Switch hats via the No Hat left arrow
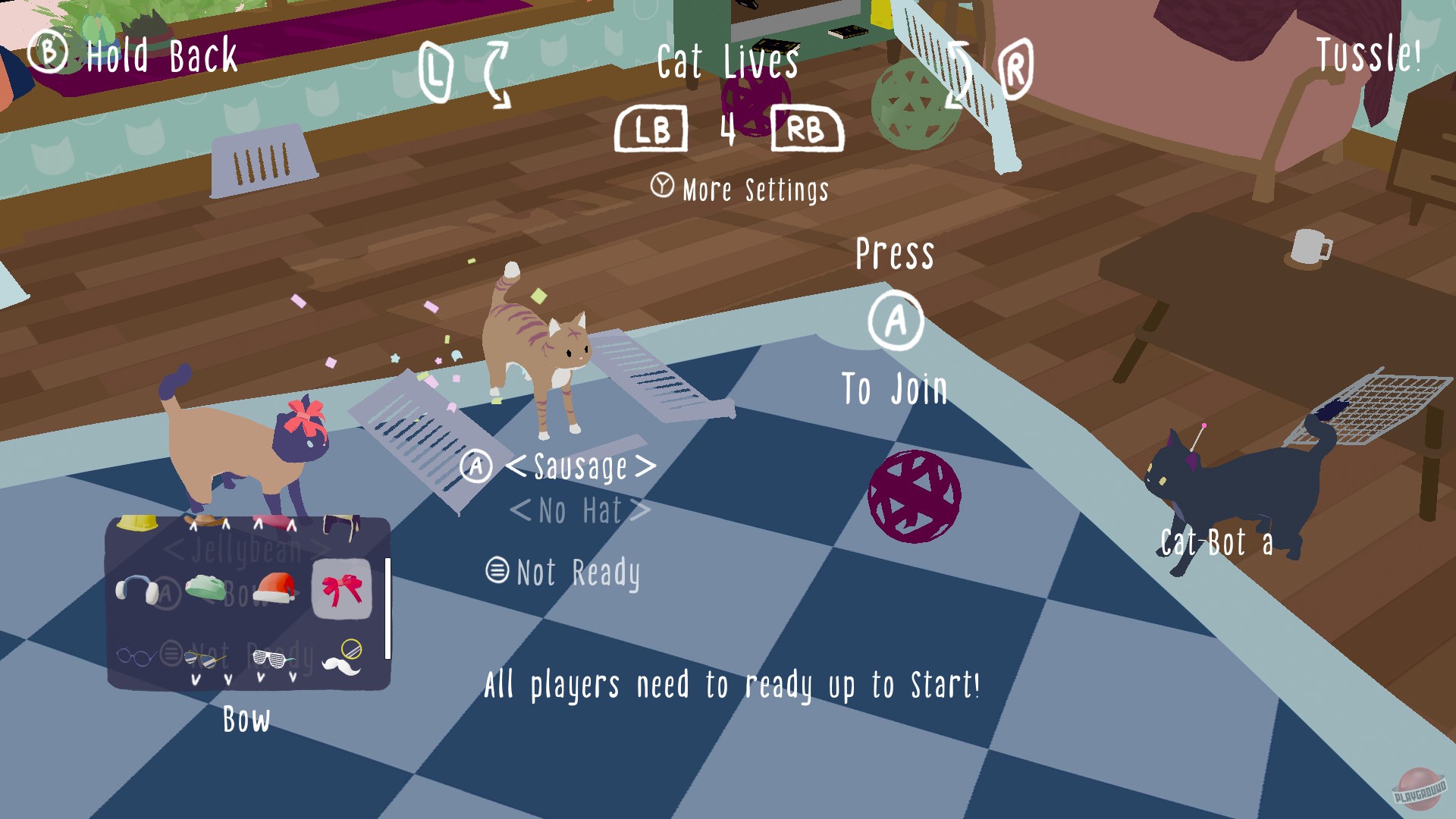1456x819 pixels. 521,510
